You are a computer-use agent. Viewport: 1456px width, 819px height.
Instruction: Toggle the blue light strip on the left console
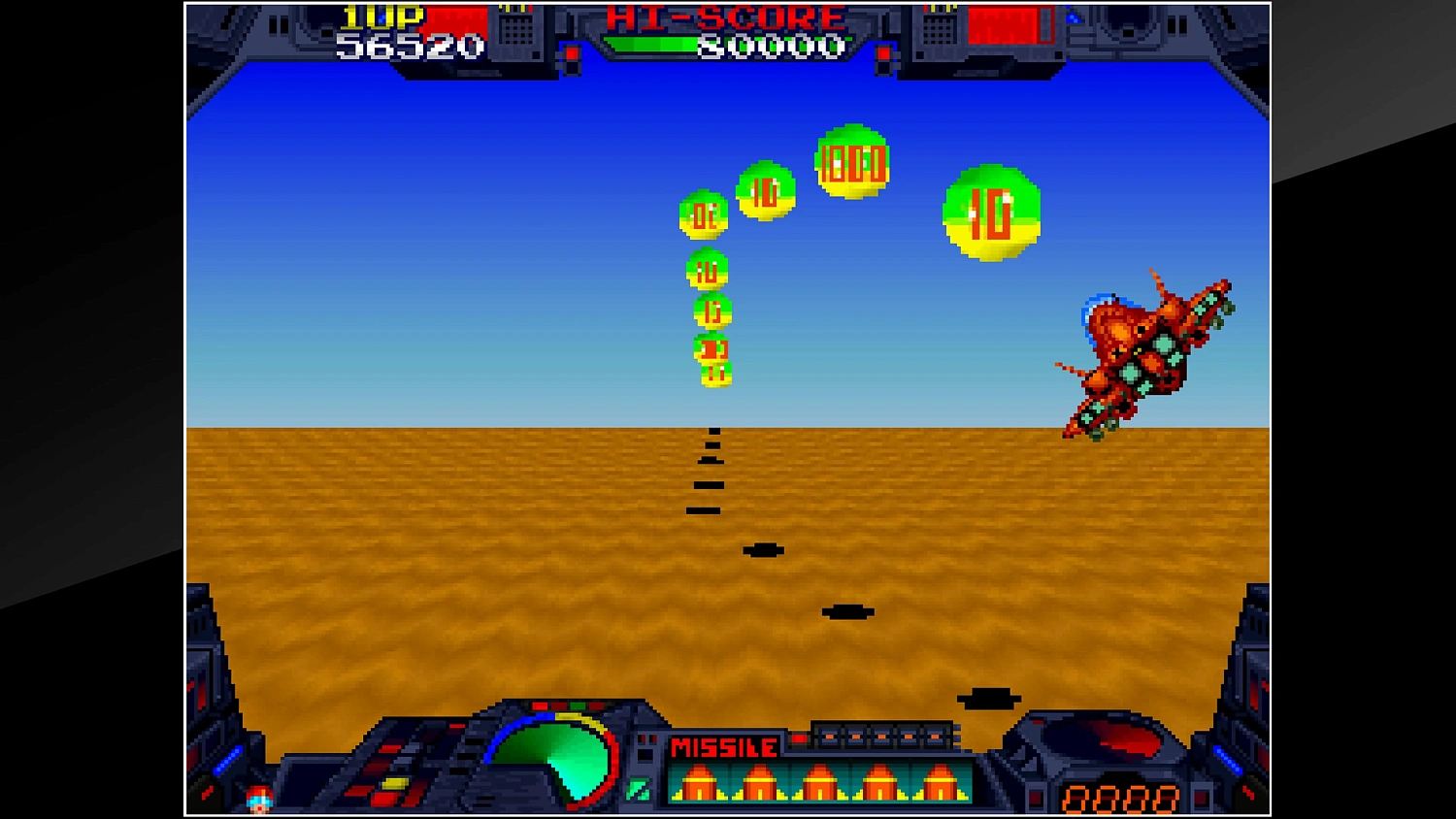[227, 760]
